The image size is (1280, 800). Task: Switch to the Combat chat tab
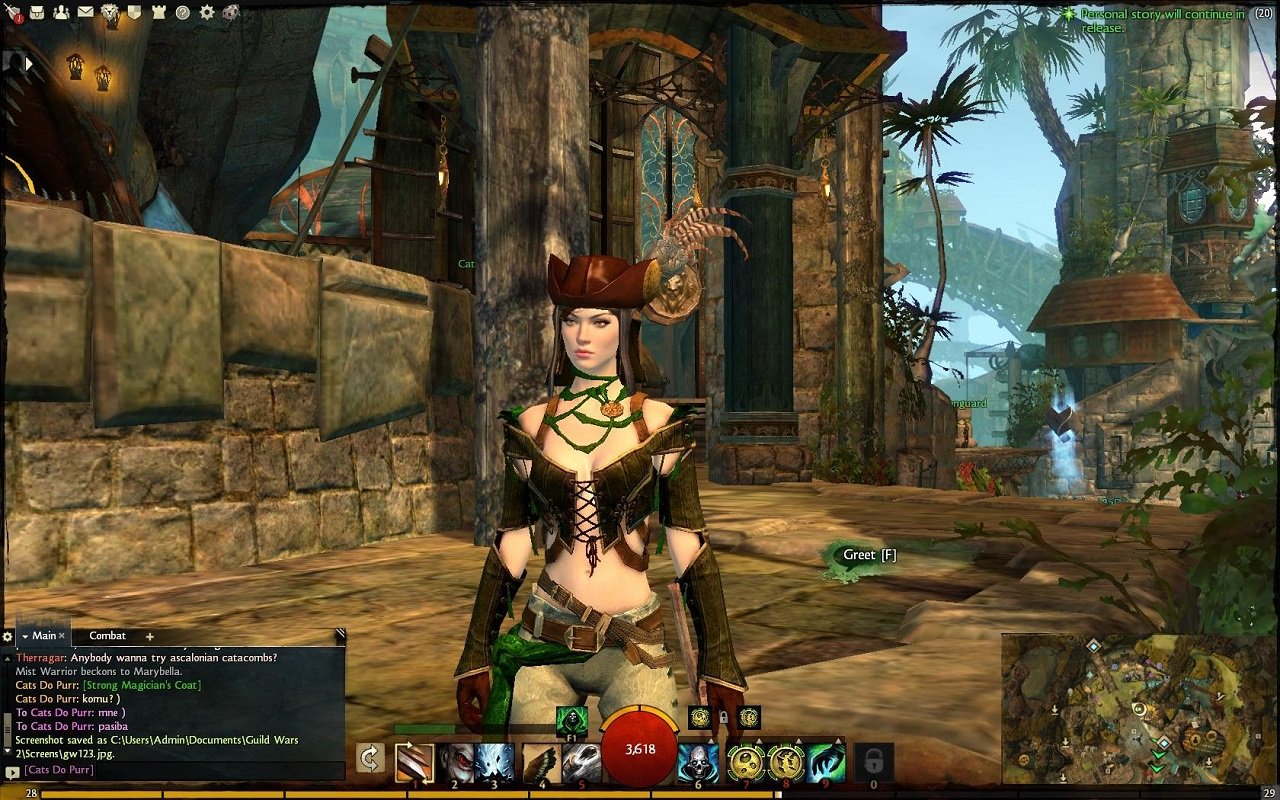point(107,636)
